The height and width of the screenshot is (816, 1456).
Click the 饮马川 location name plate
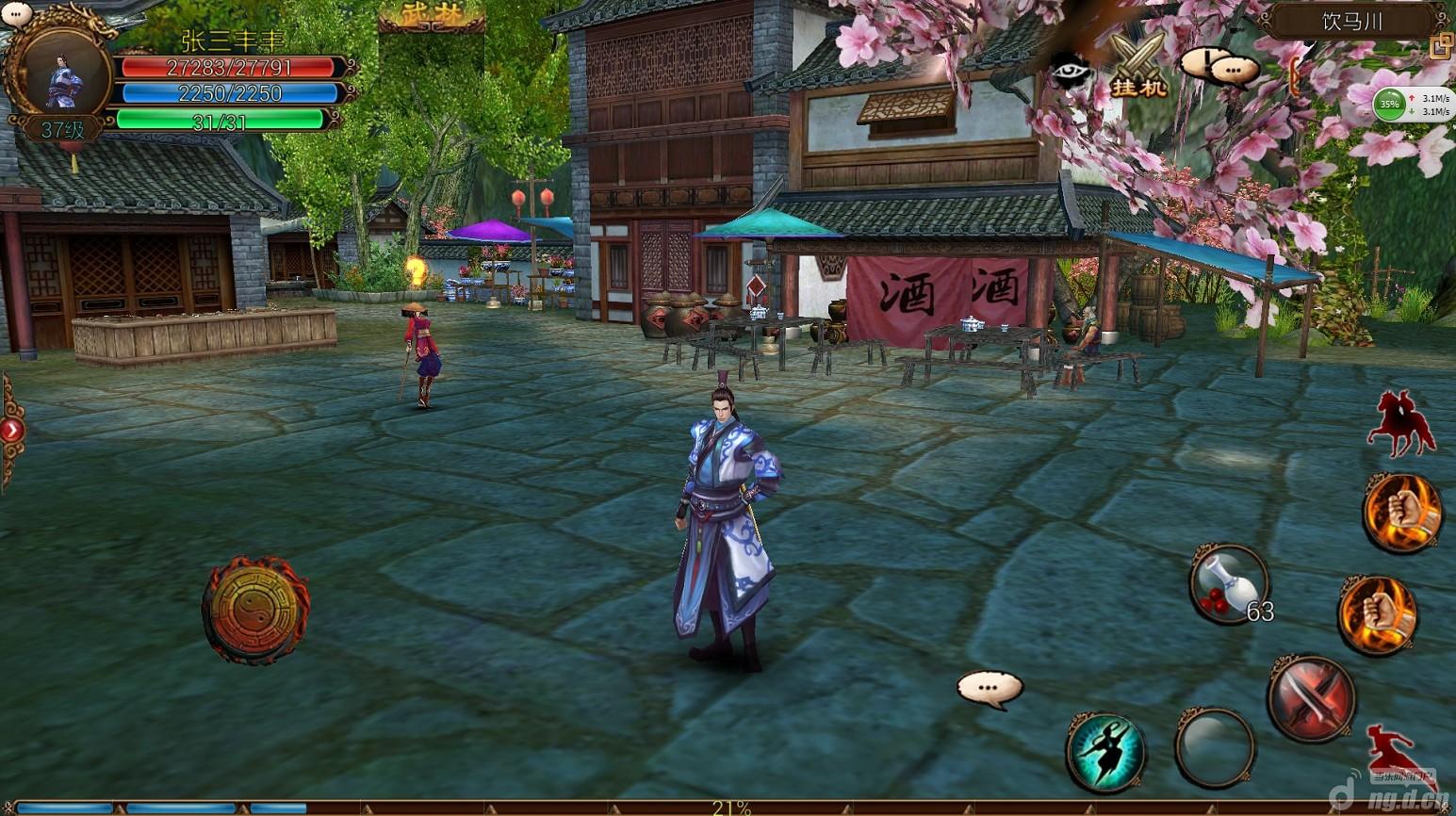pyautogui.click(x=1351, y=22)
